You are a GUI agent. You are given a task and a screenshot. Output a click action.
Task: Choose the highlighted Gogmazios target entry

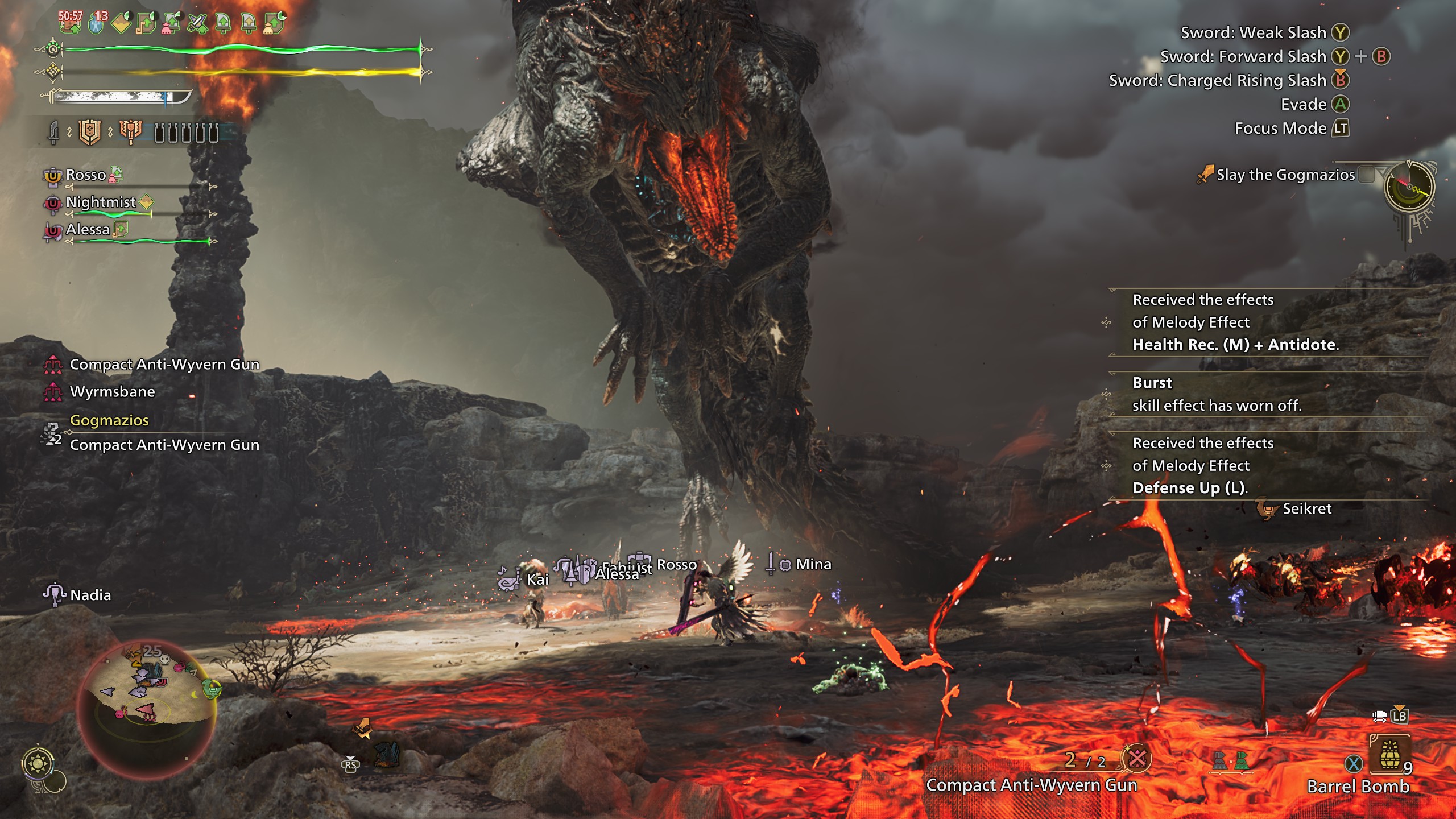[x=109, y=420]
